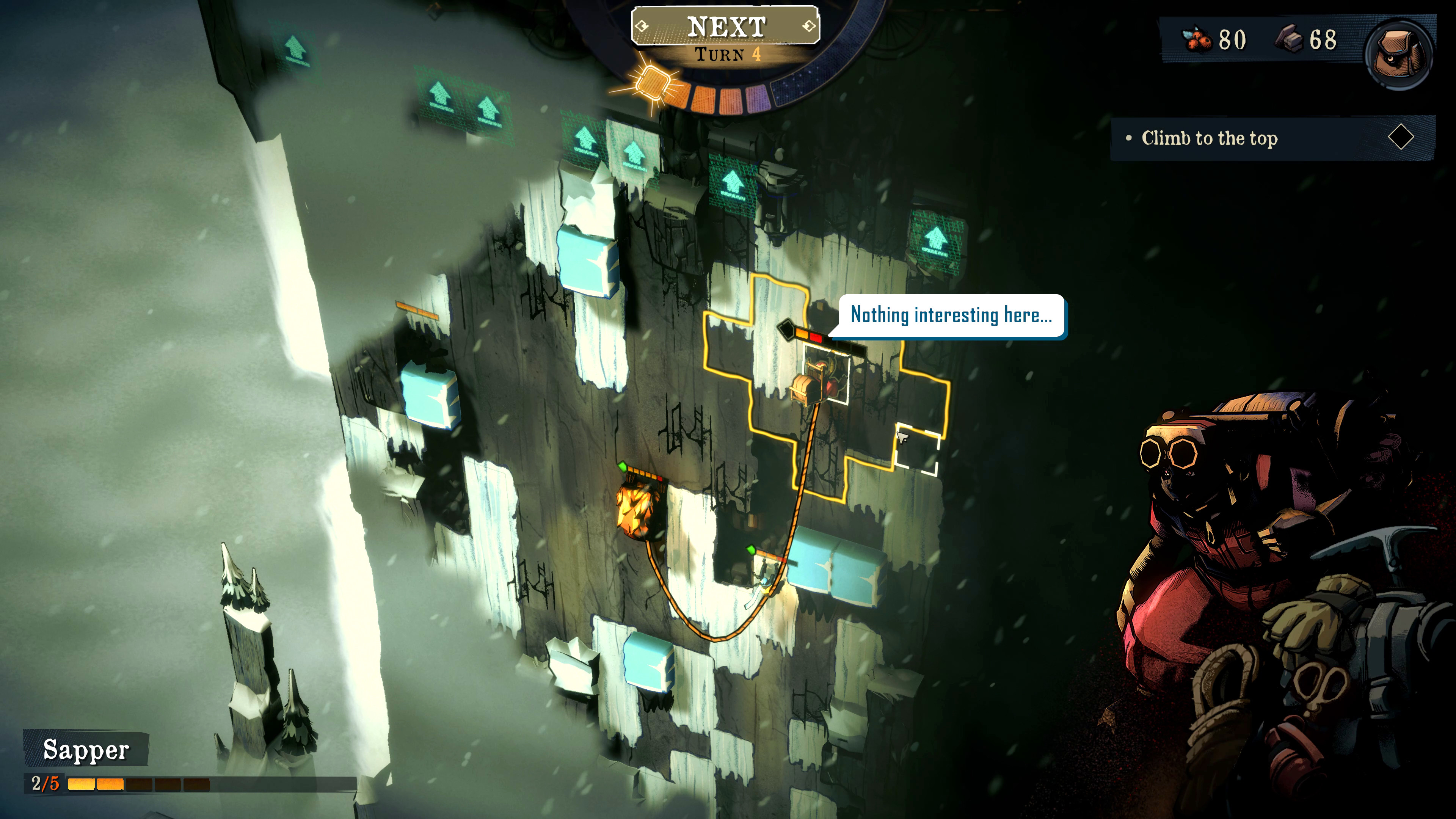Click the bullet next to the objective text
This screenshot has height=819, width=1456.
click(x=1130, y=139)
